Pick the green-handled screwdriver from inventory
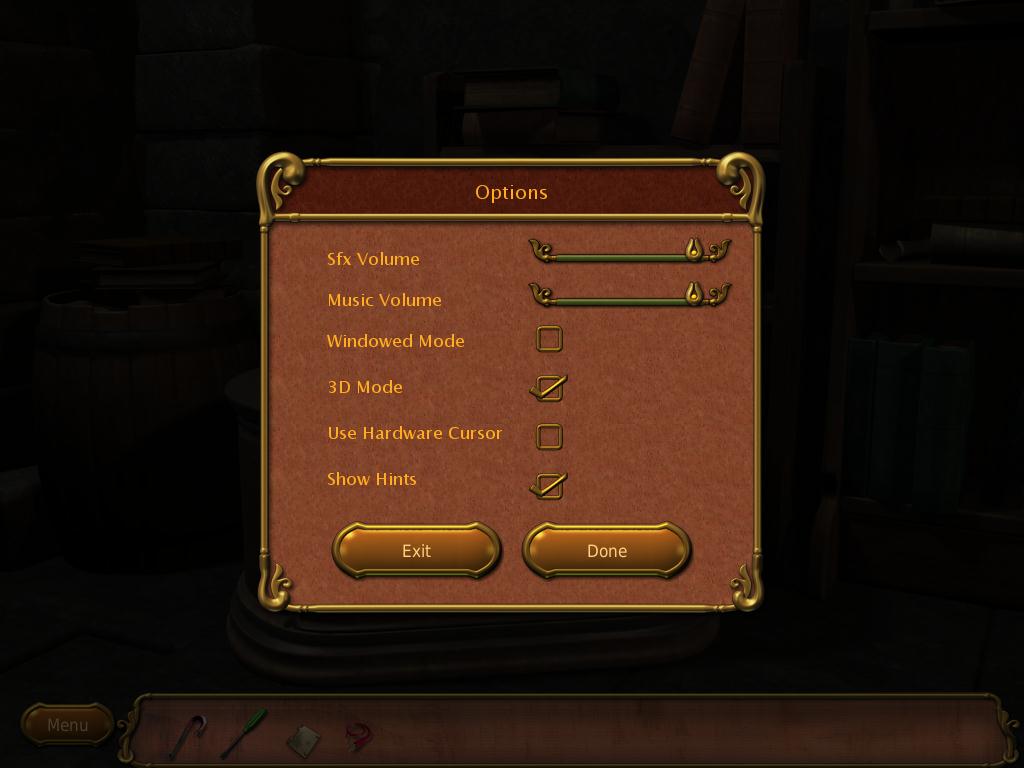Screen dimensions: 1024x768 (x=244, y=733)
